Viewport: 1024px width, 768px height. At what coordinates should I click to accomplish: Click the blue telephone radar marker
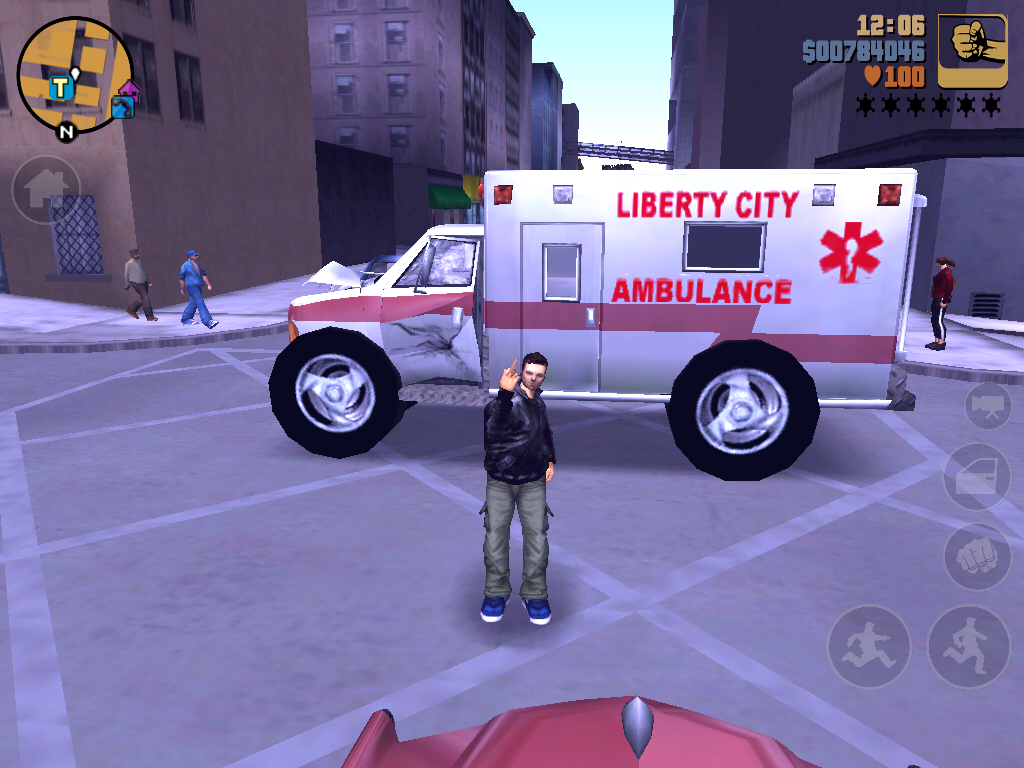coord(123,107)
